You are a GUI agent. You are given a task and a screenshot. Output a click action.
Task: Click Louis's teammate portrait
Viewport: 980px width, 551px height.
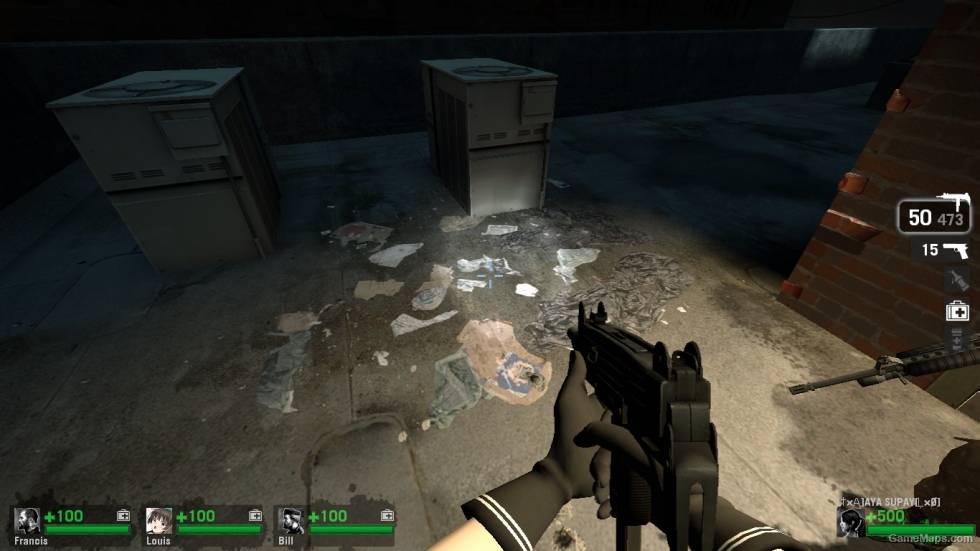click(159, 521)
